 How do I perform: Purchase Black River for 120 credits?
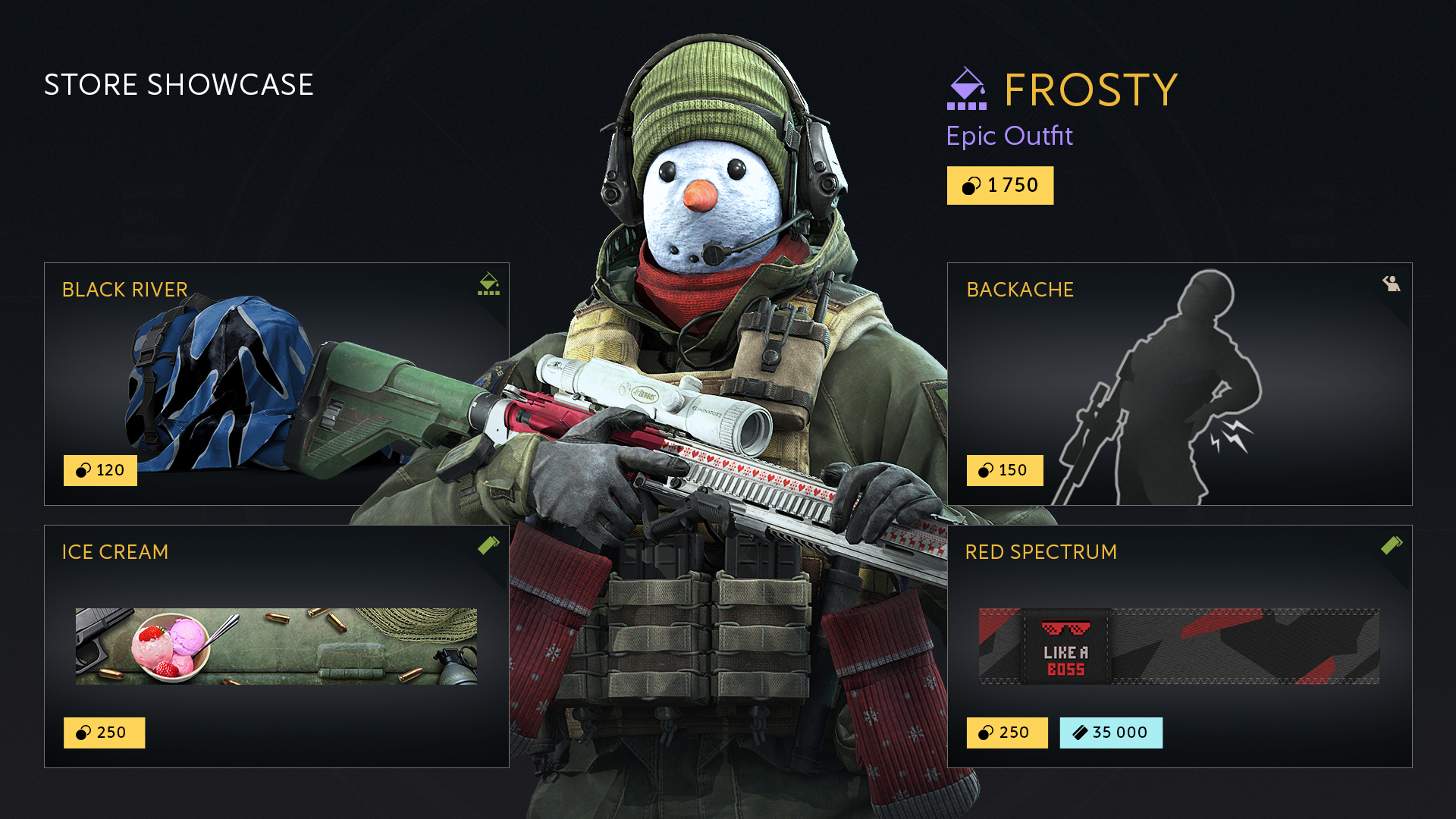tap(100, 470)
